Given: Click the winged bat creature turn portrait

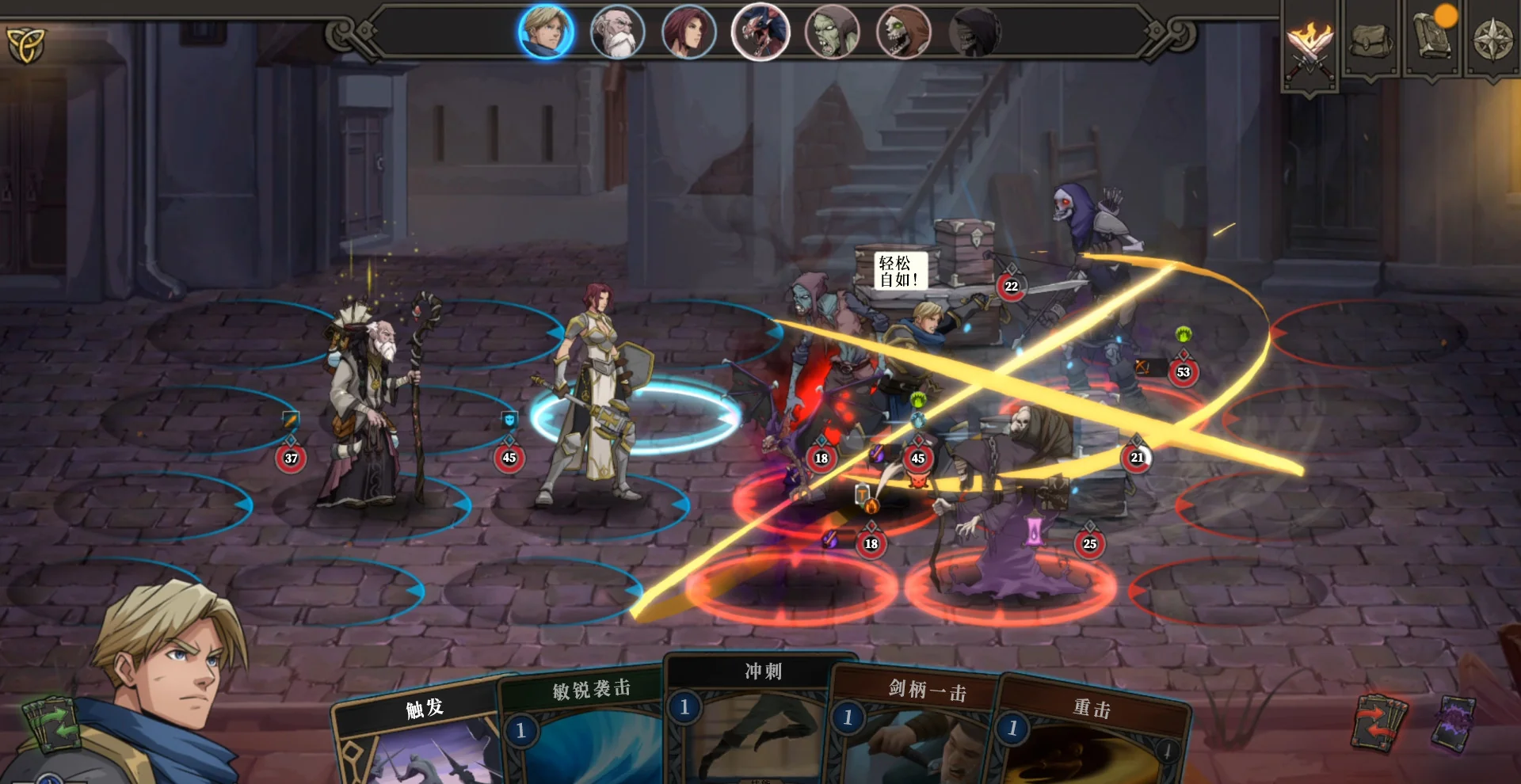Looking at the screenshot, I should coord(760,32).
